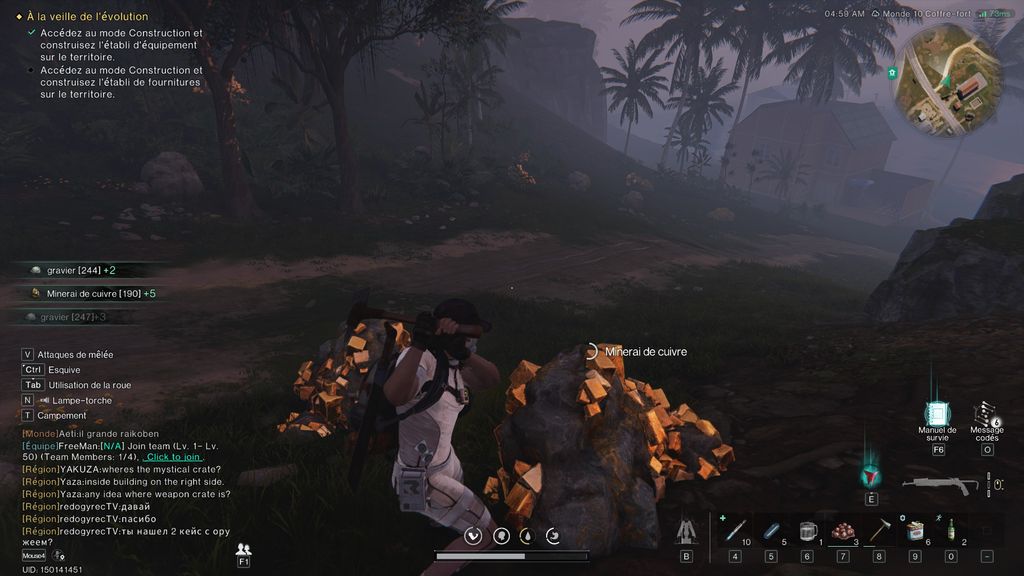Select the canned food hotbar slot
Image resolution: width=1024 pixels, height=576 pixels.
click(914, 531)
